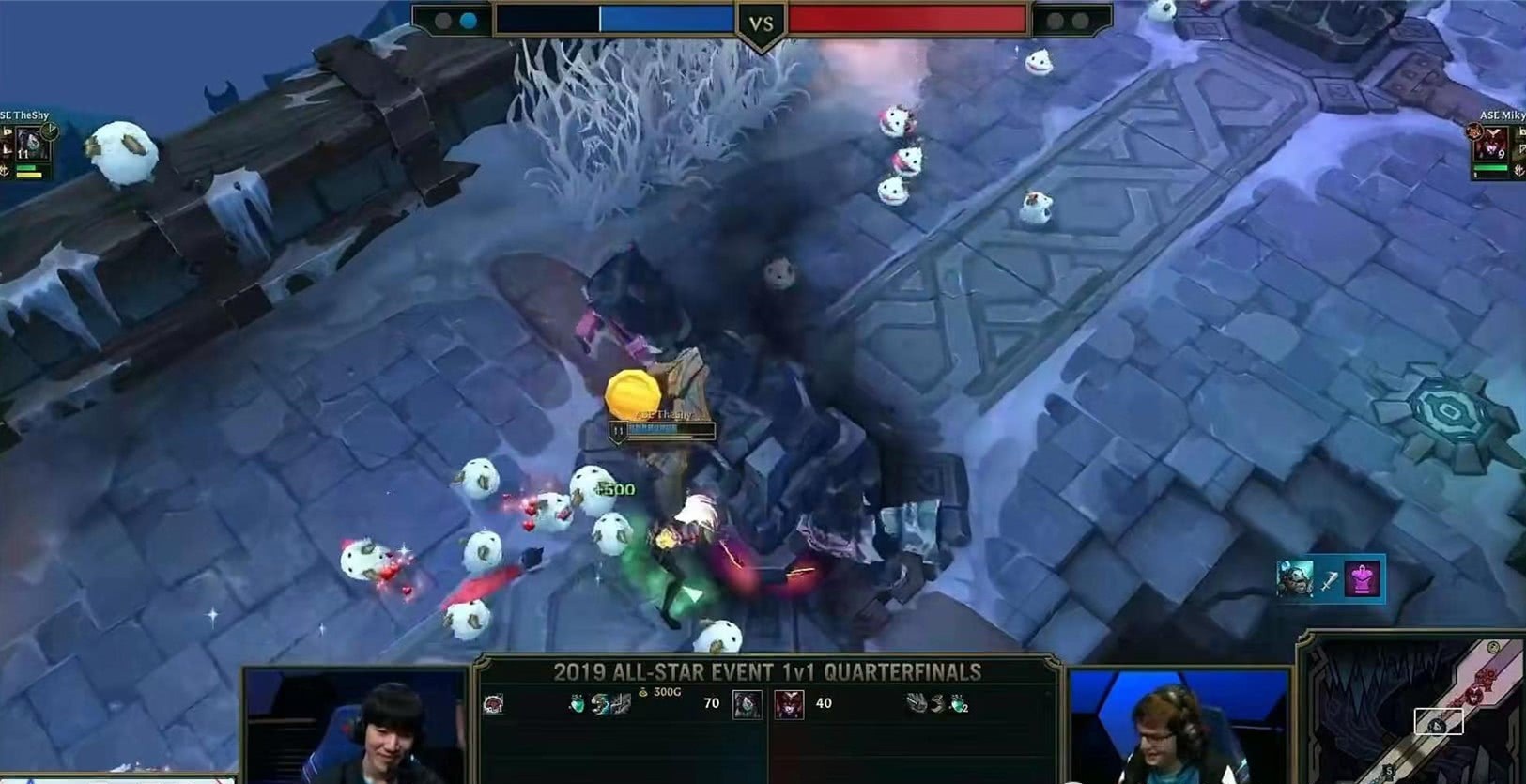Select the pink turret icon in kill feed
Viewport: 1526px width, 784px height.
(1362, 578)
